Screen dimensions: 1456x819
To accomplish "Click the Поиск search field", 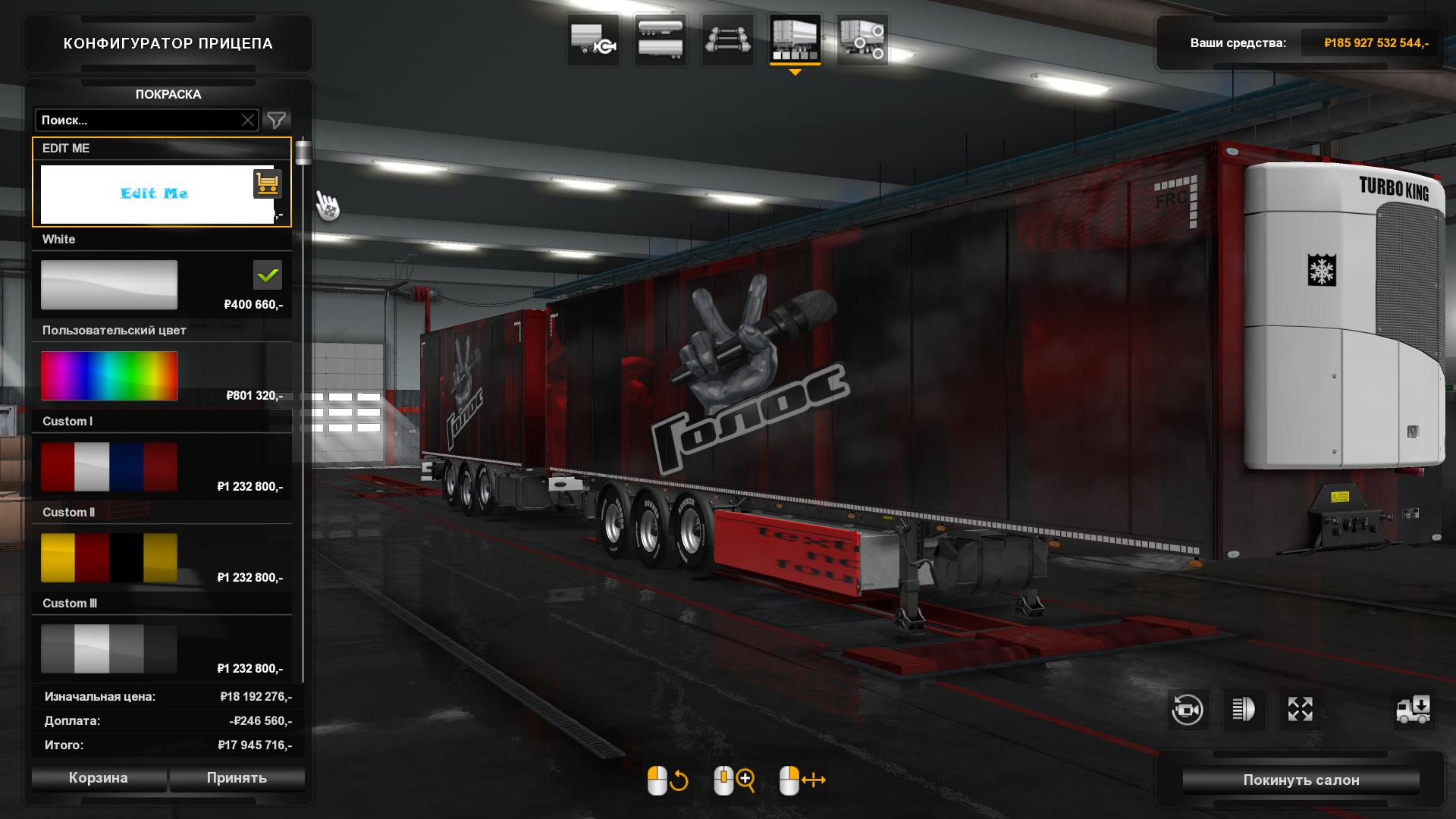I will (x=136, y=121).
